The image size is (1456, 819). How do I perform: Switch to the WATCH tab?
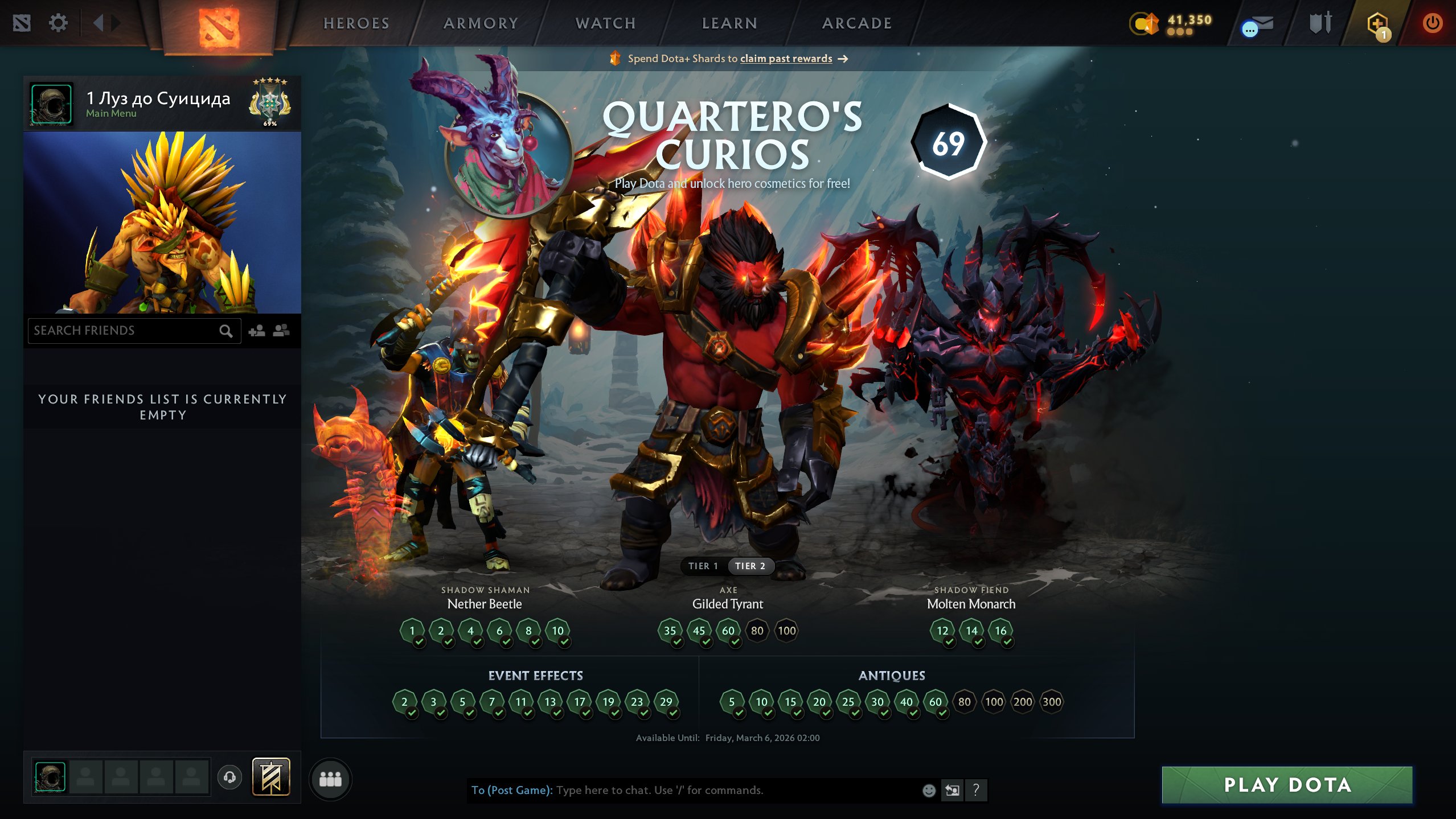(605, 23)
